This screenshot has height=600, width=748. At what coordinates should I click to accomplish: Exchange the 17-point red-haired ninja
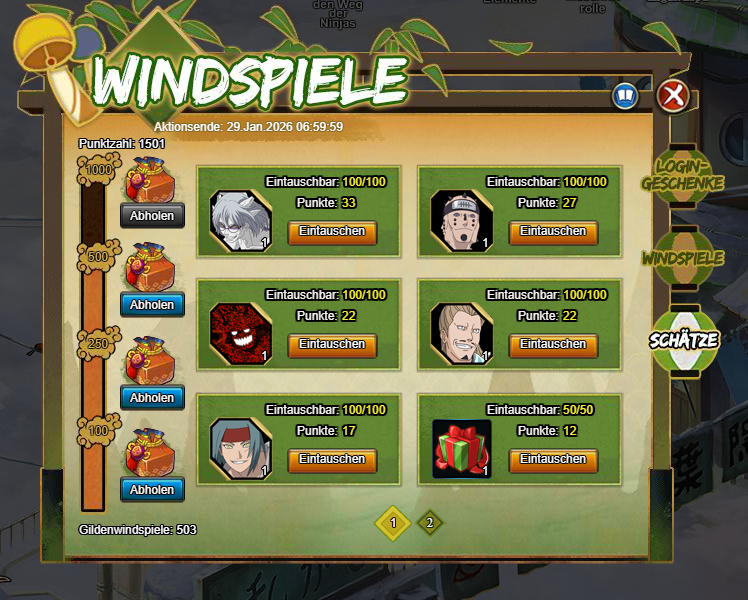point(332,459)
